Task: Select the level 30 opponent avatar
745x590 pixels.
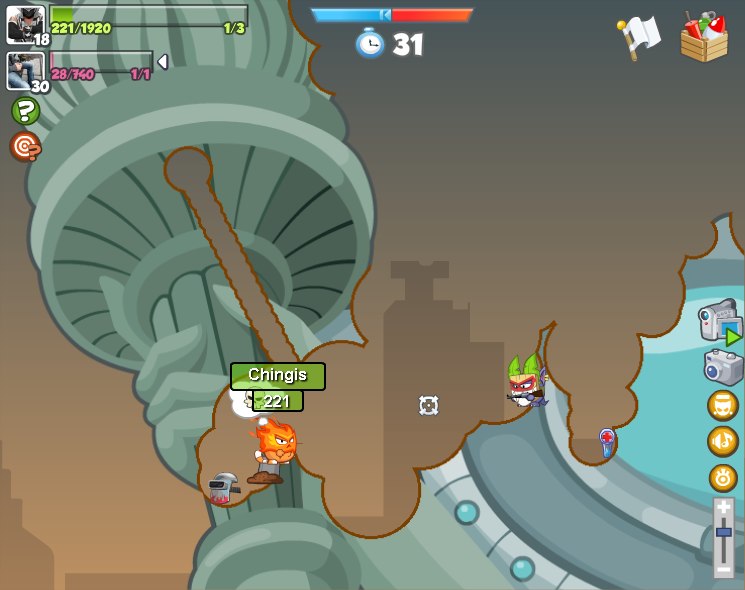Action: pos(25,70)
